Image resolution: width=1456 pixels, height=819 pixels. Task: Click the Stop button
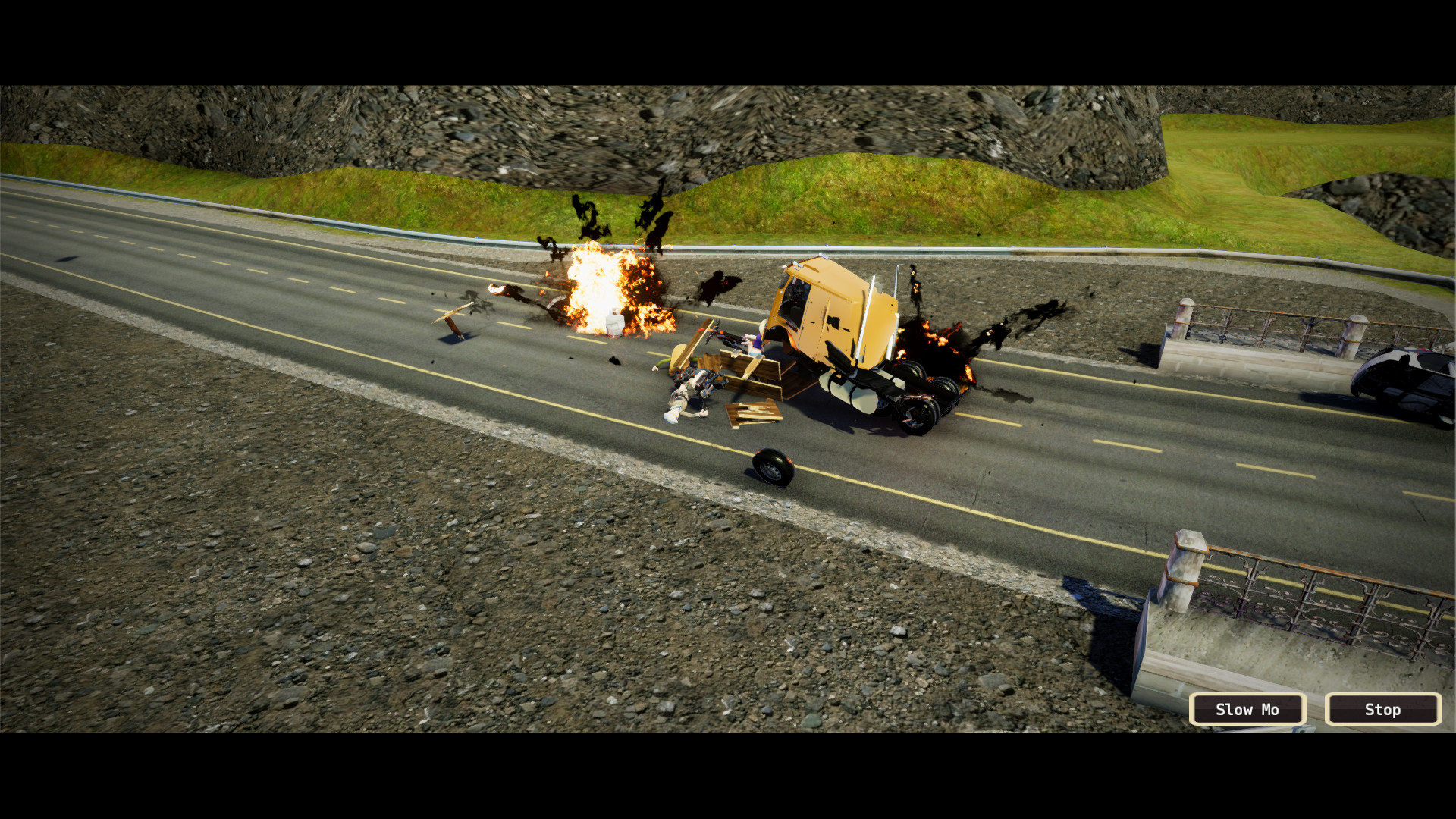point(1382,710)
